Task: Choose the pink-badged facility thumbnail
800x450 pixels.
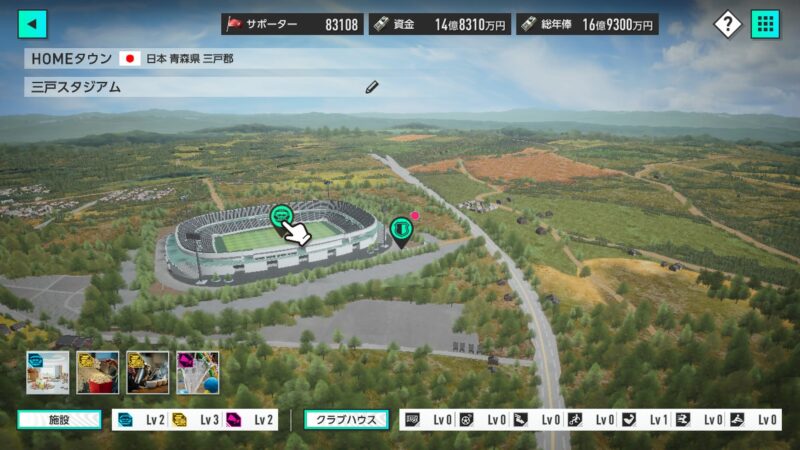Action: [x=197, y=372]
